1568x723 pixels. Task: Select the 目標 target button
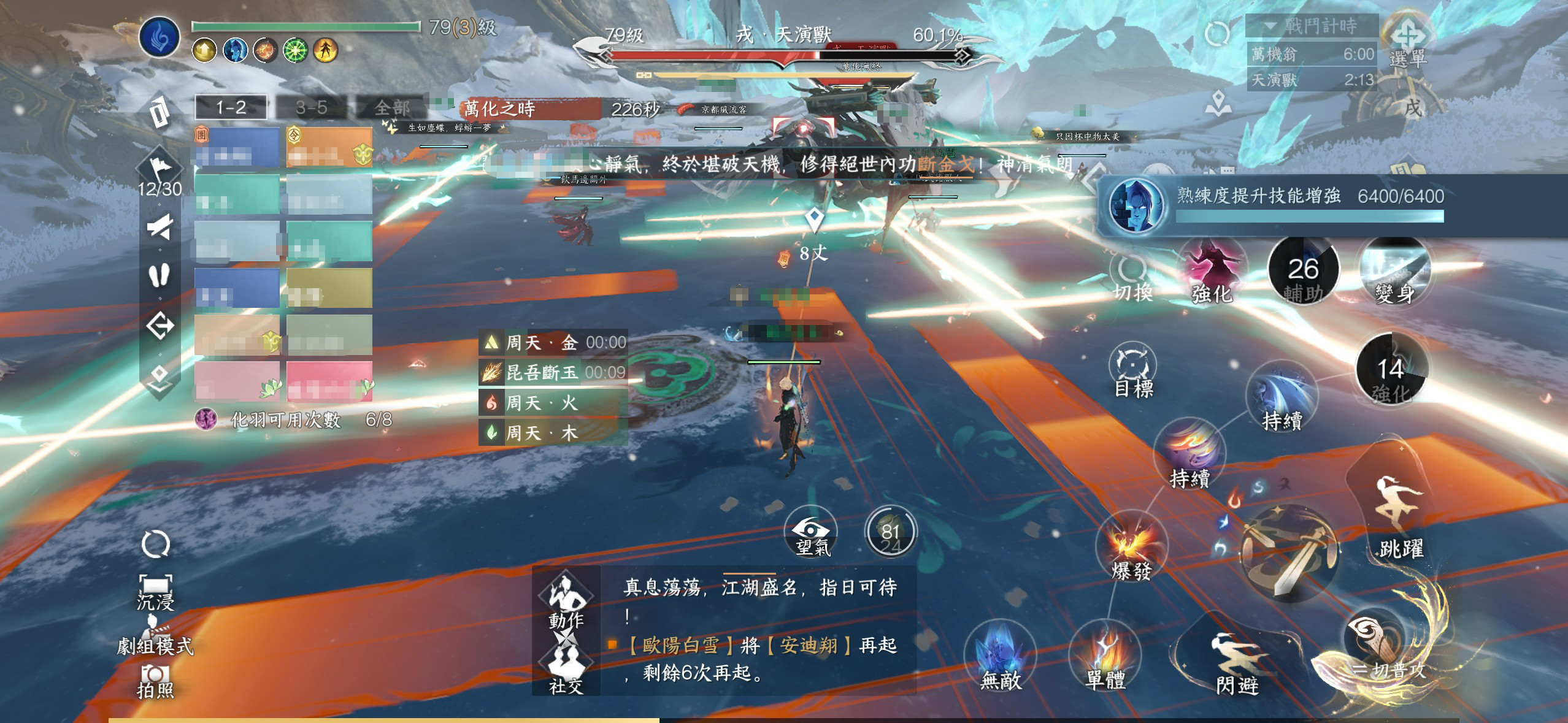click(x=1132, y=372)
